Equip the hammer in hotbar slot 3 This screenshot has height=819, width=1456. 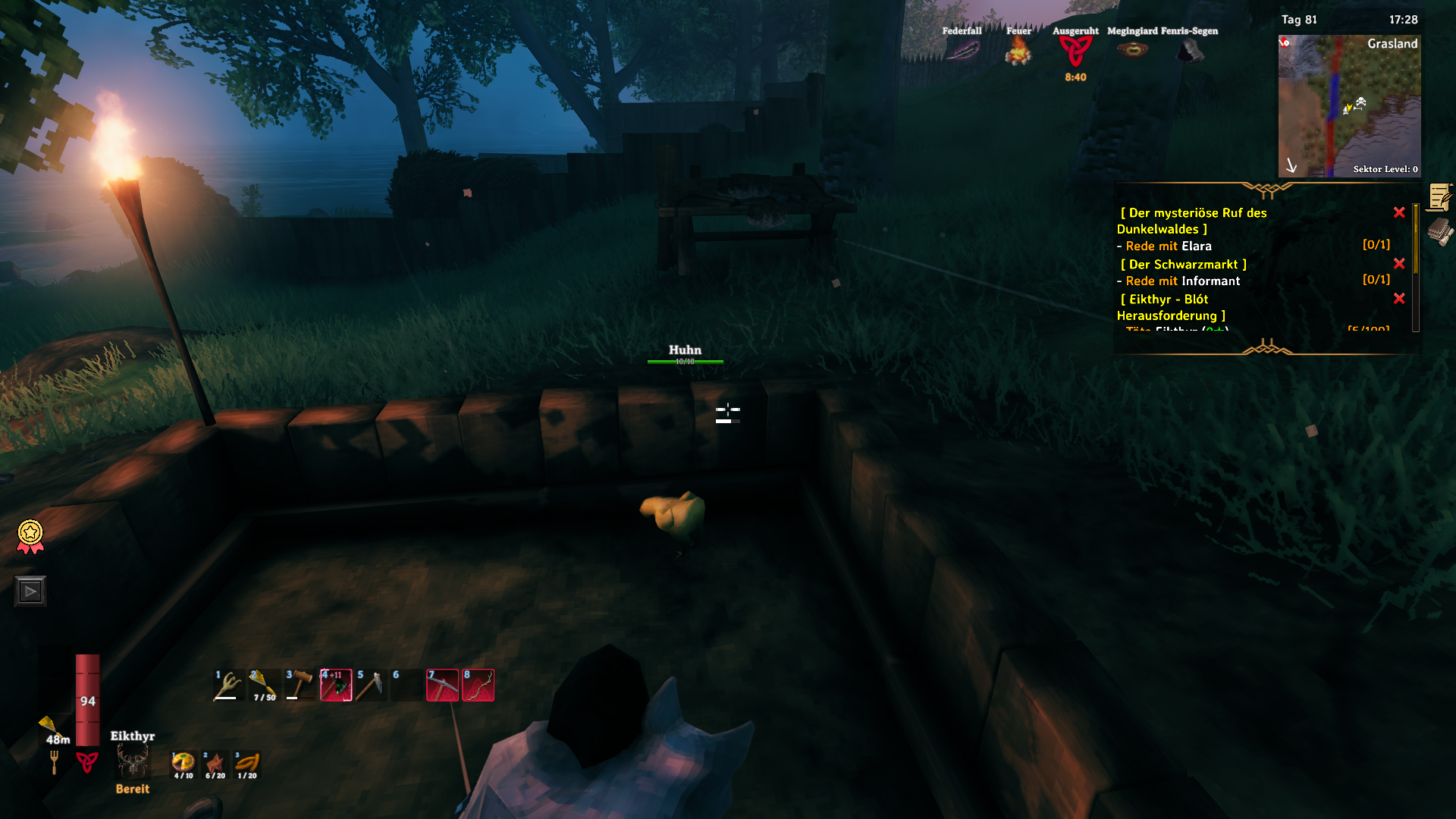[x=299, y=686]
